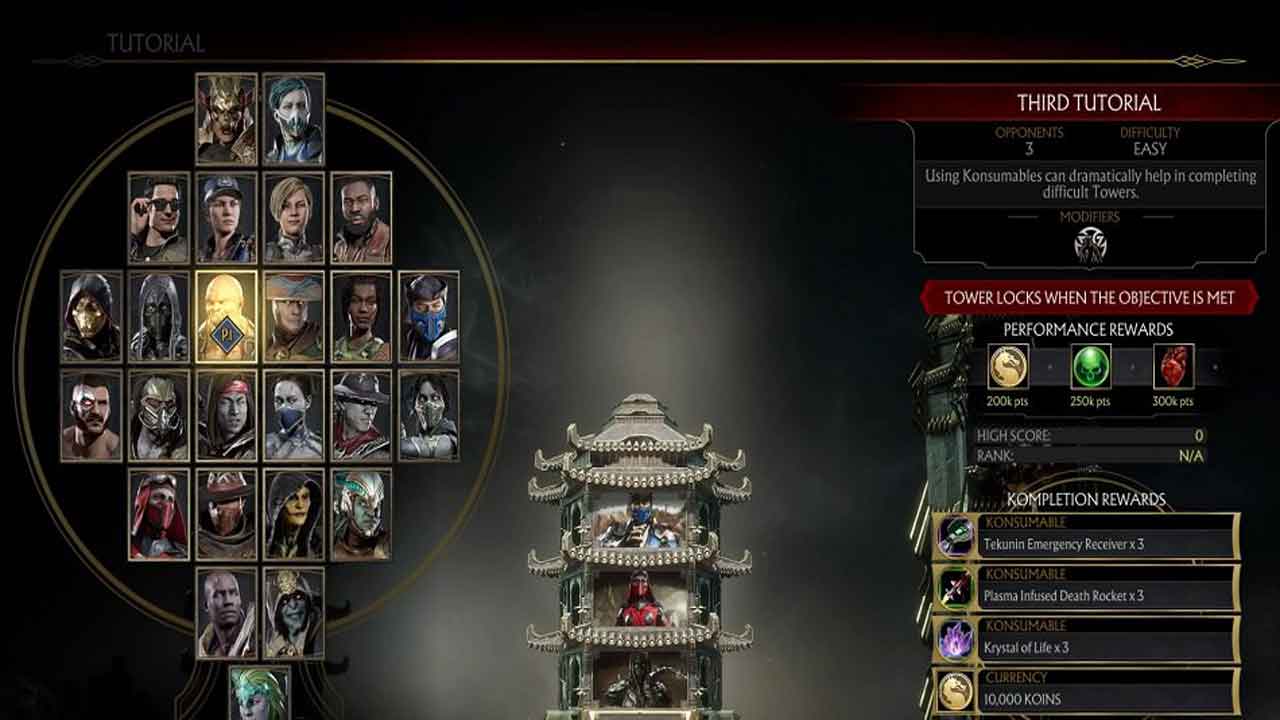Pick Johnny Cage wearing sunglasses
Viewport: 1280px width, 720px height.
[x=158, y=217]
